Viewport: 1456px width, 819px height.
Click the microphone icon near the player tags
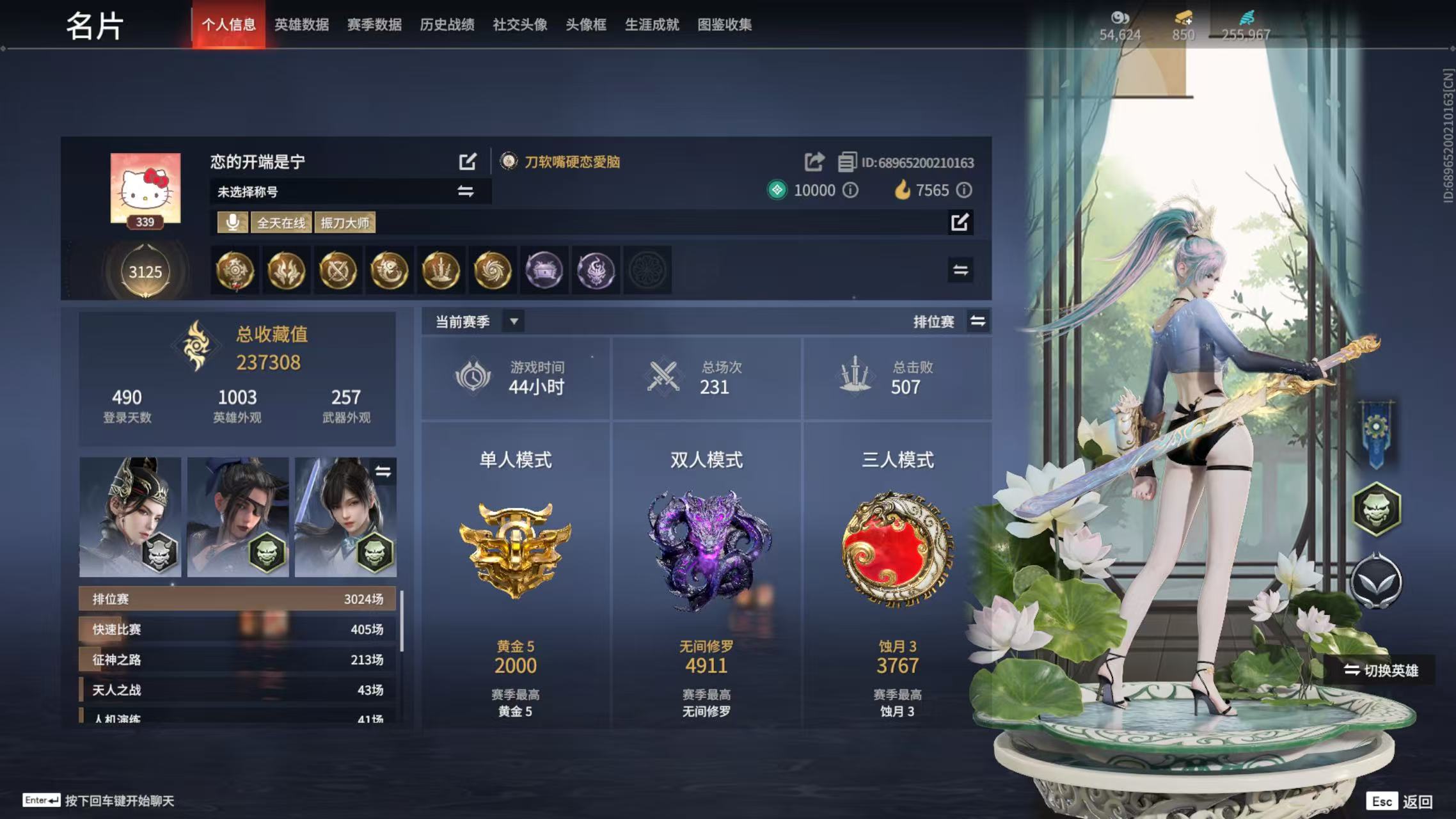(x=232, y=223)
